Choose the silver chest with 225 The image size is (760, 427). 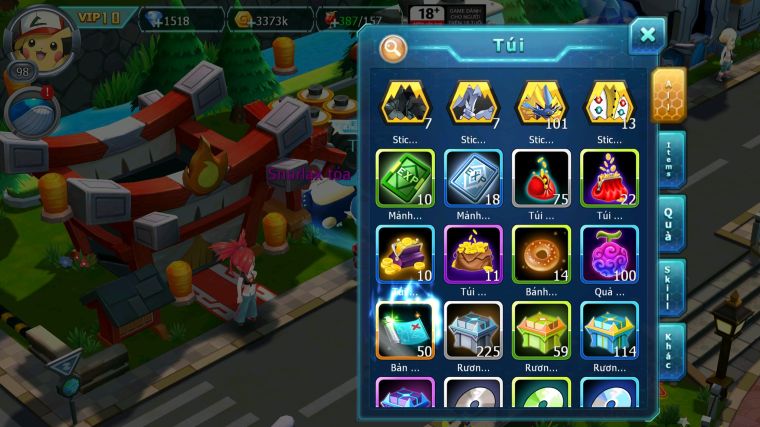pos(472,330)
